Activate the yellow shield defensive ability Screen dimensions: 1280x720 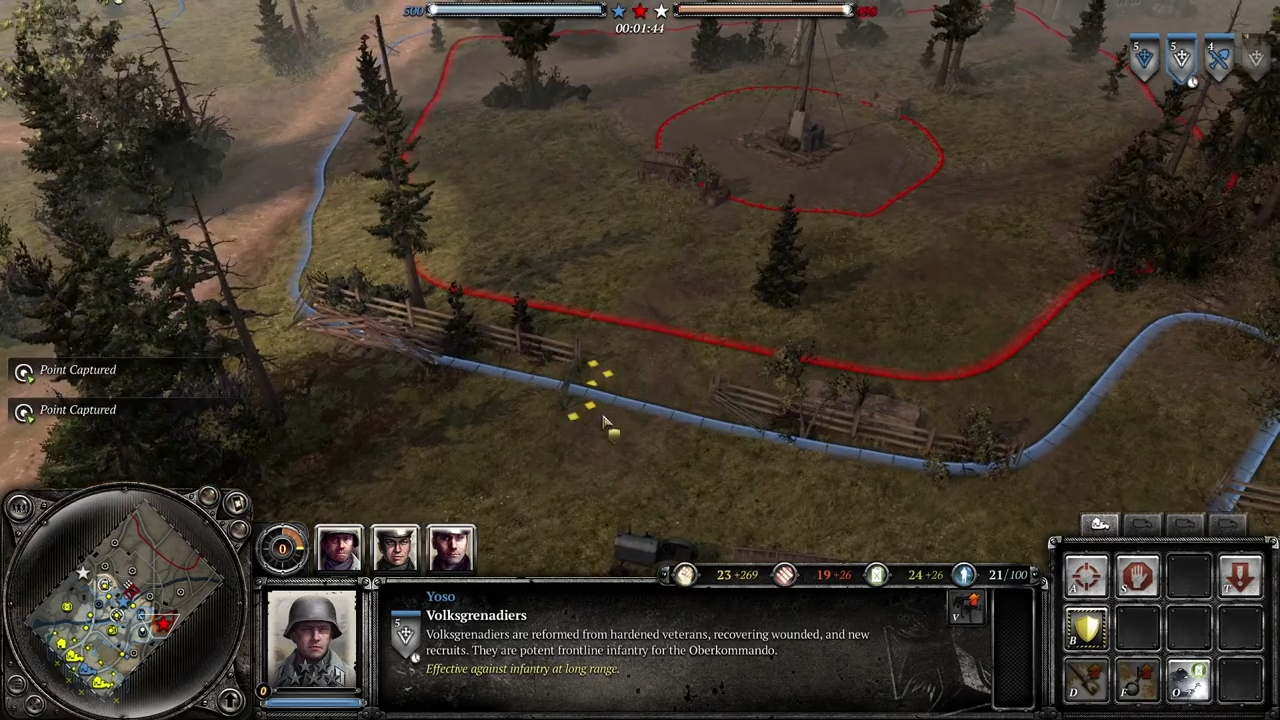click(x=1086, y=626)
